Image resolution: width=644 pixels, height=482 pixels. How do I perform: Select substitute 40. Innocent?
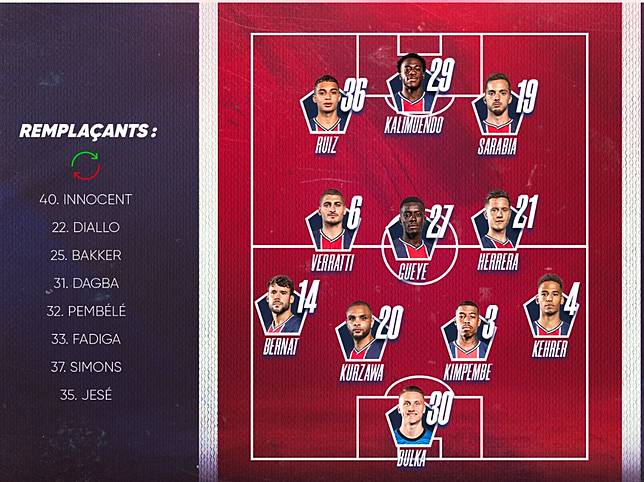[85, 199]
